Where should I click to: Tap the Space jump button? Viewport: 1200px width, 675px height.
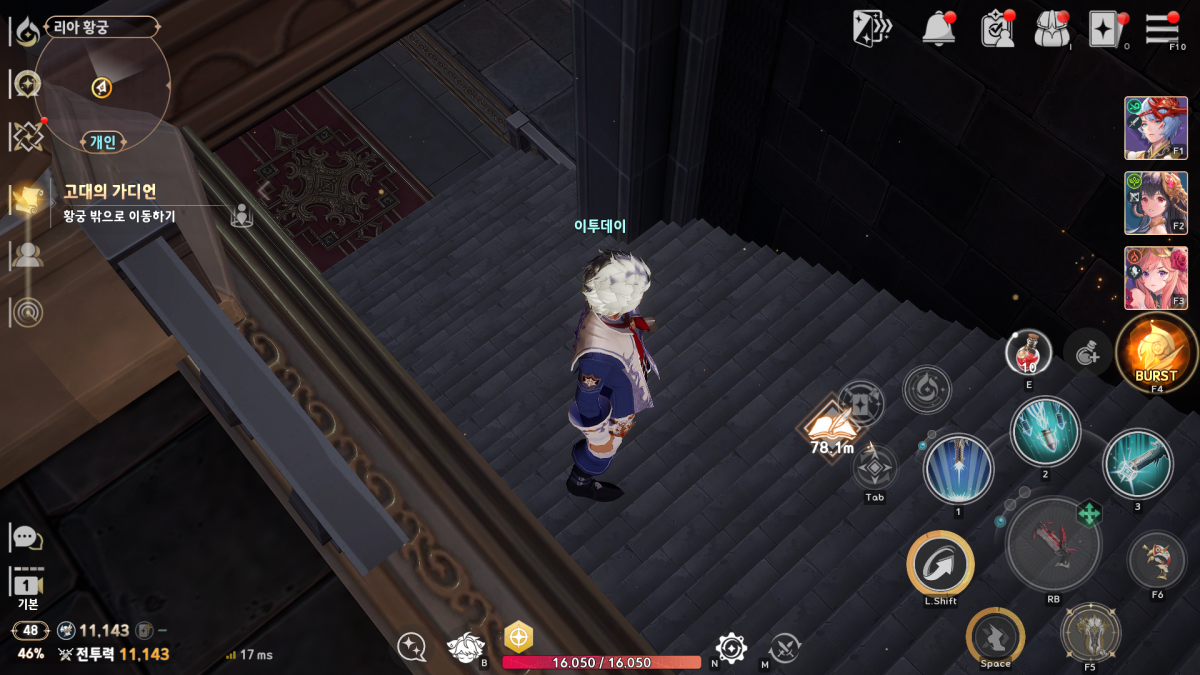click(x=995, y=636)
